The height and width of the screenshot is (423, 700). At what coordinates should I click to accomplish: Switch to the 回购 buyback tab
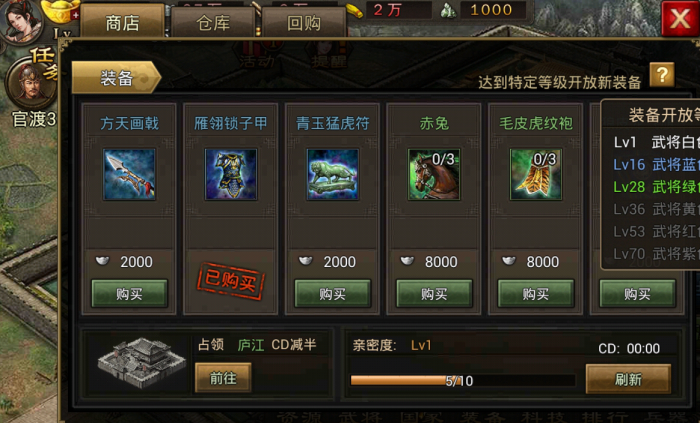[303, 22]
